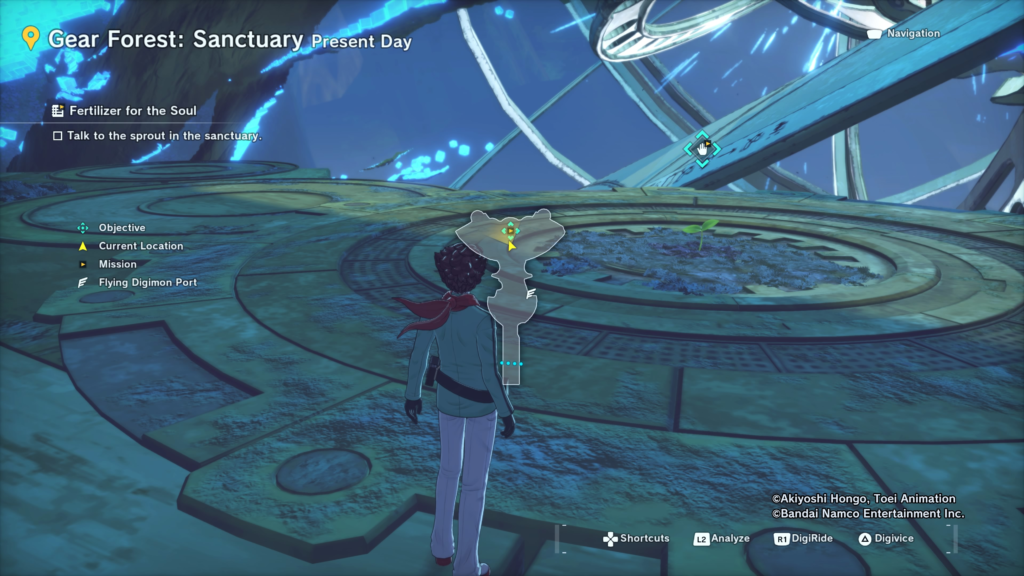This screenshot has width=1024, height=576.
Task: Open the Gear Forest: Sanctuary location header
Action: (x=175, y=40)
